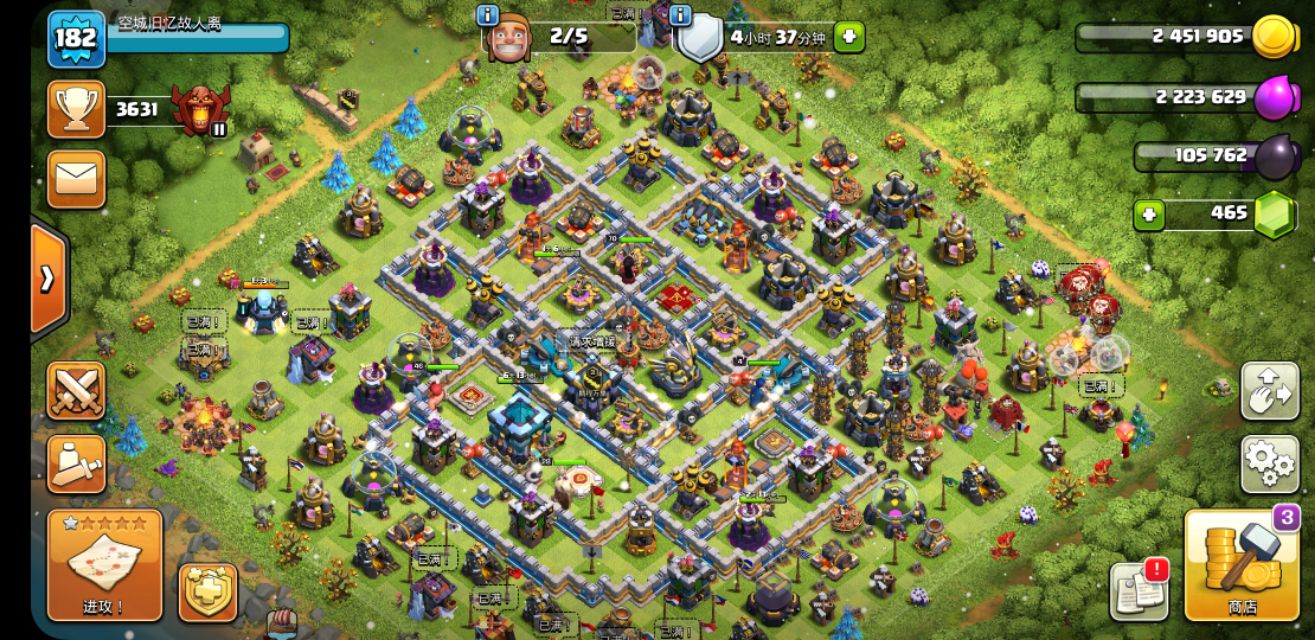Open the layout editor arrows button
This screenshot has width=1315, height=640.
[1269, 390]
